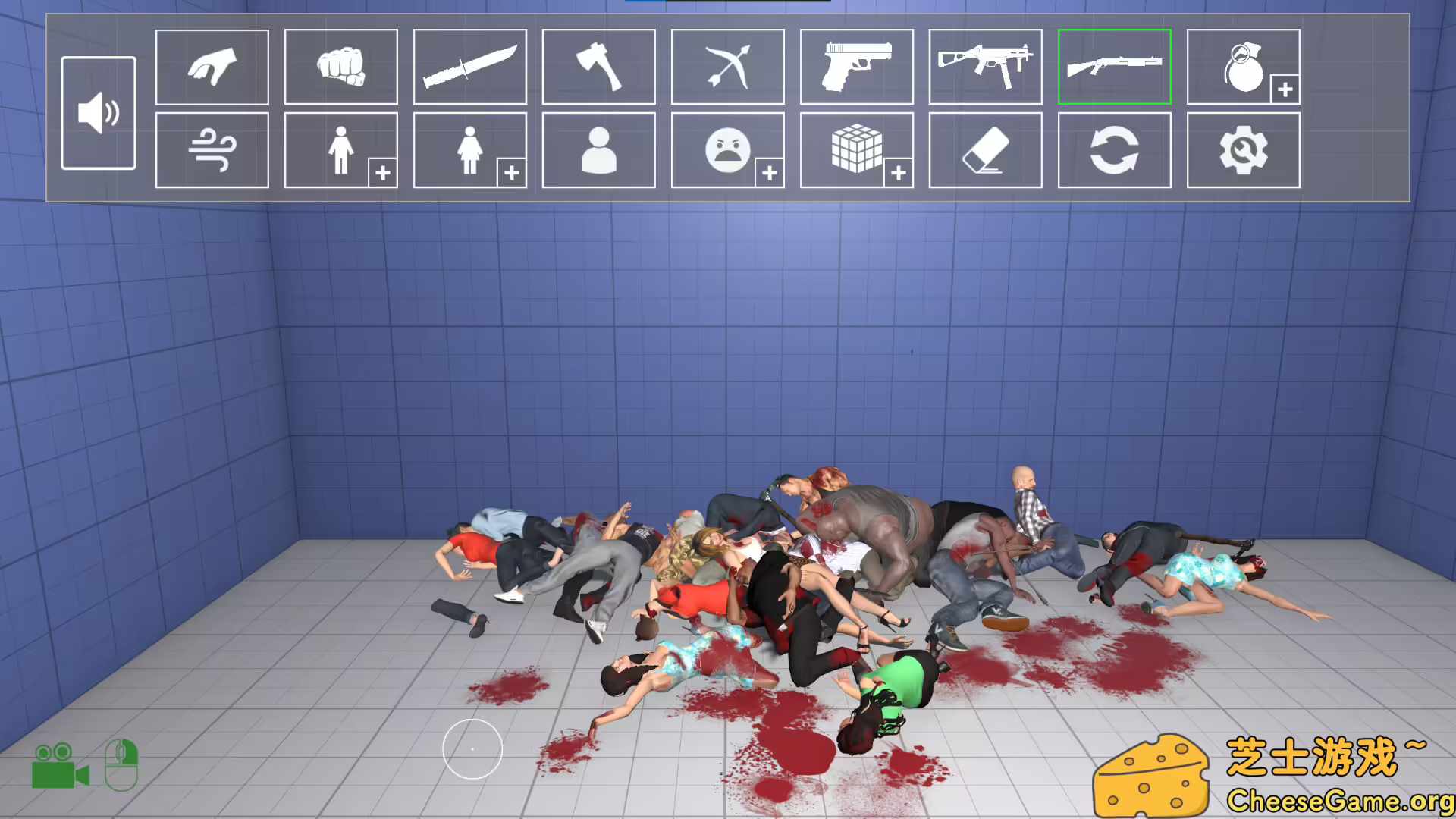Toggle the camera recording mode
The width and height of the screenshot is (1456, 819).
click(62, 766)
